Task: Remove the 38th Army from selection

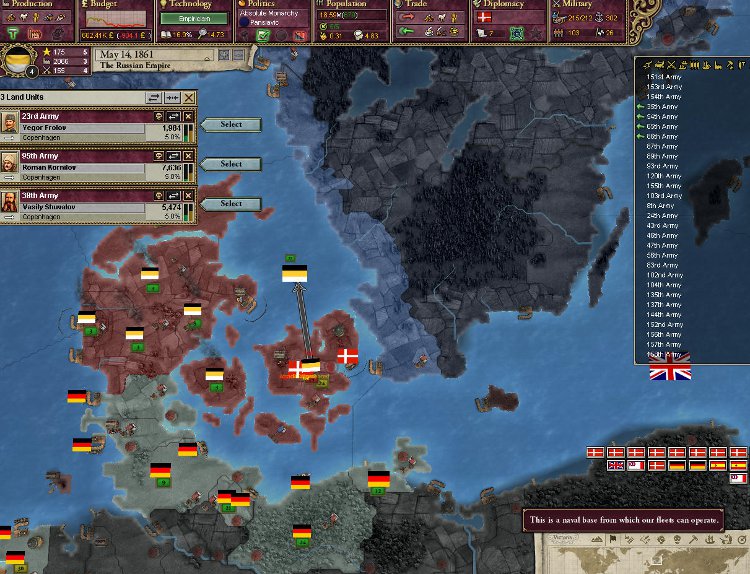Action: tap(188, 195)
